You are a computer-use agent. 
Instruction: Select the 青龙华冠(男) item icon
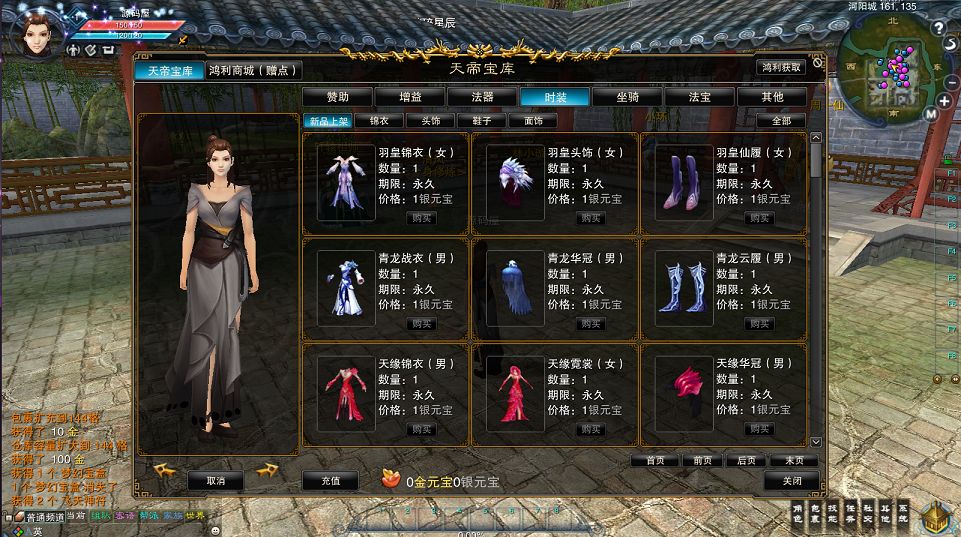click(x=515, y=288)
